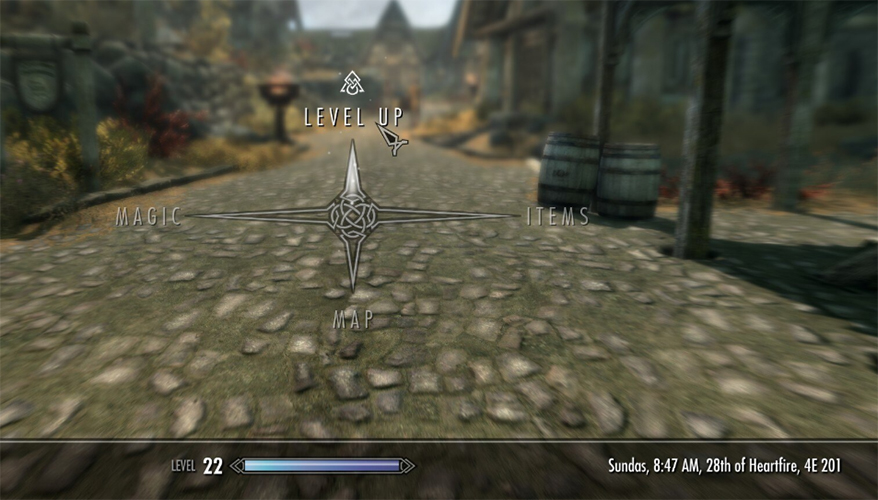
Task: Choose the Map option
Action: click(353, 319)
